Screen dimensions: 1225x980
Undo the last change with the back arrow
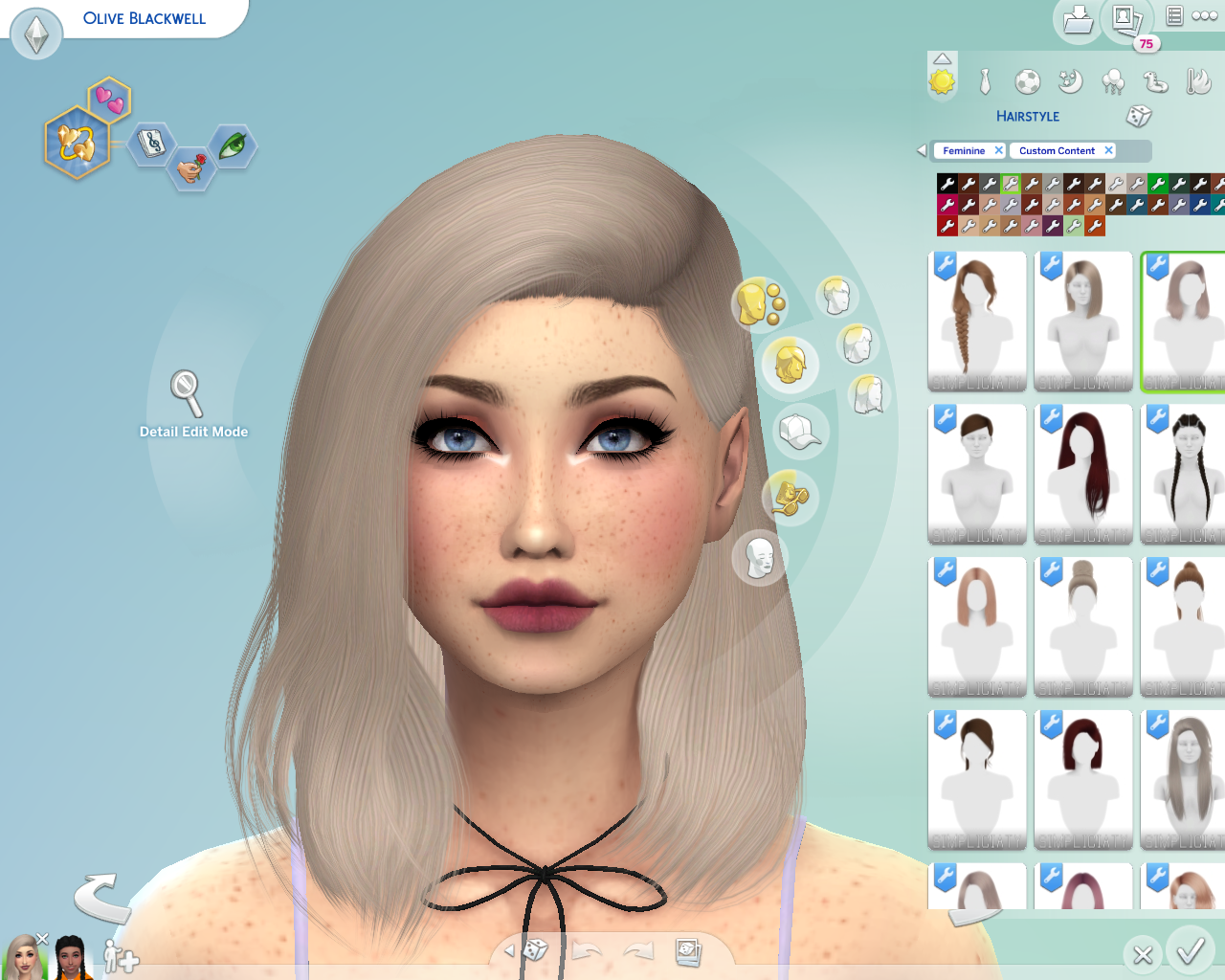pos(587,950)
